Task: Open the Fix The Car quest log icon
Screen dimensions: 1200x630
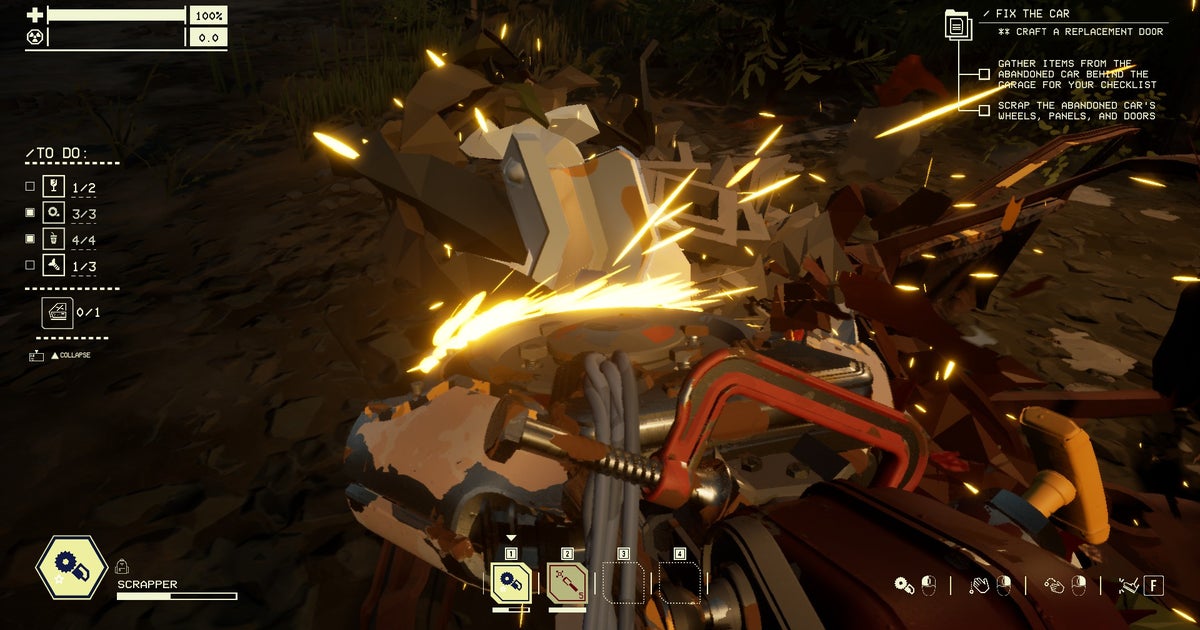Action: click(x=958, y=25)
